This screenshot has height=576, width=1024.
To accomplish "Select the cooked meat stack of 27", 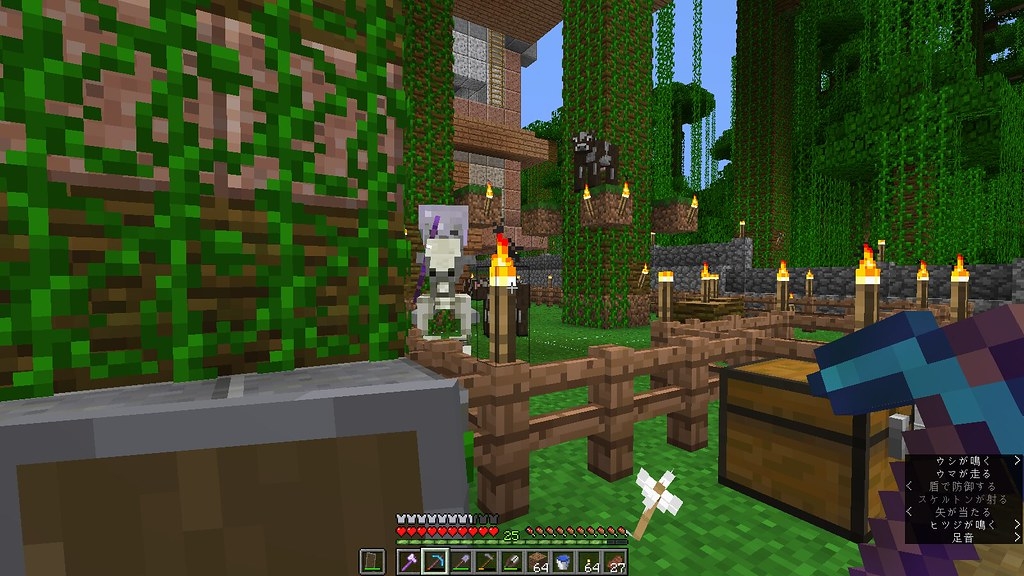I will click(616, 561).
